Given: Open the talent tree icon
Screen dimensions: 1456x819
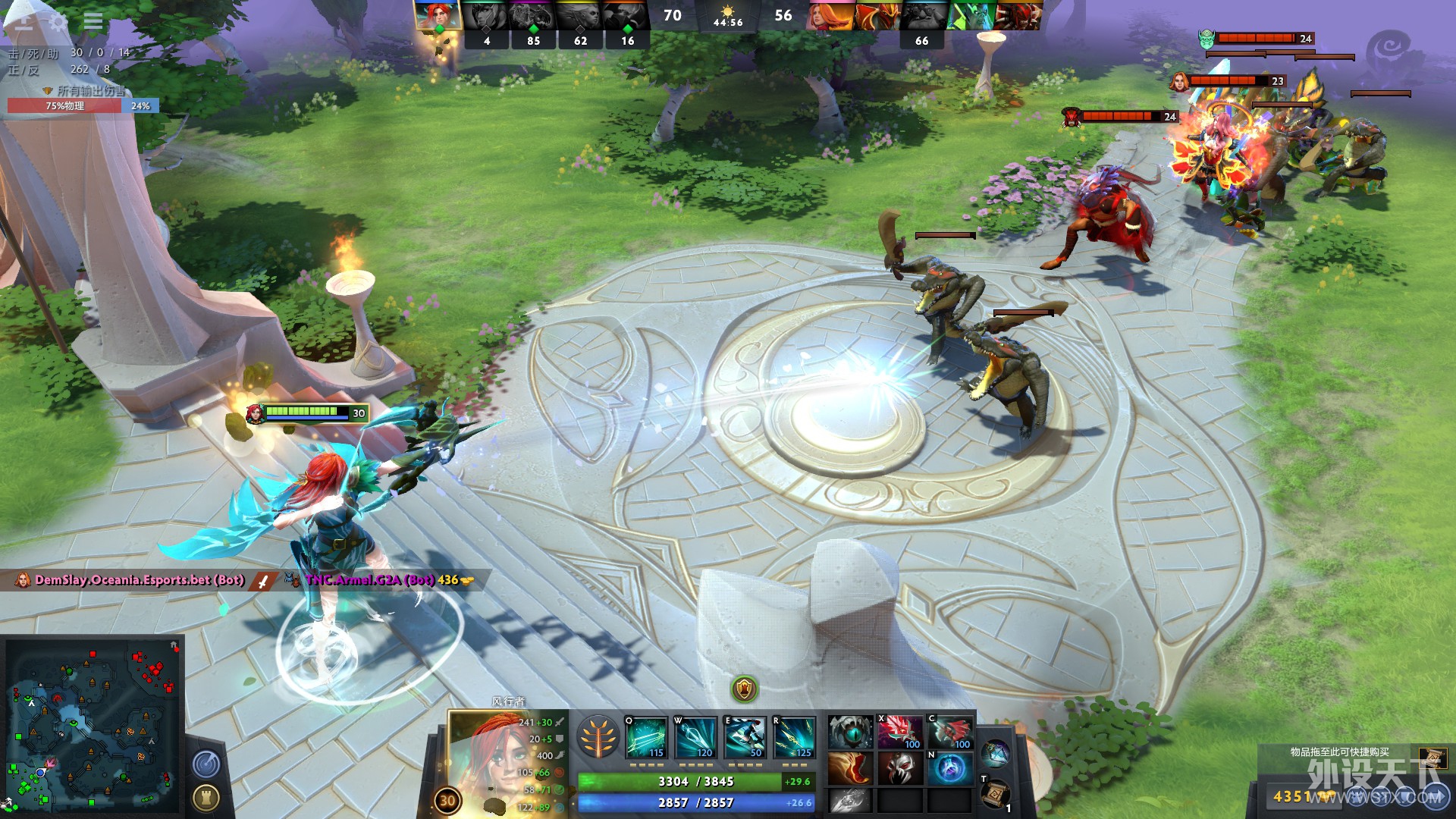Looking at the screenshot, I should click(x=598, y=737).
